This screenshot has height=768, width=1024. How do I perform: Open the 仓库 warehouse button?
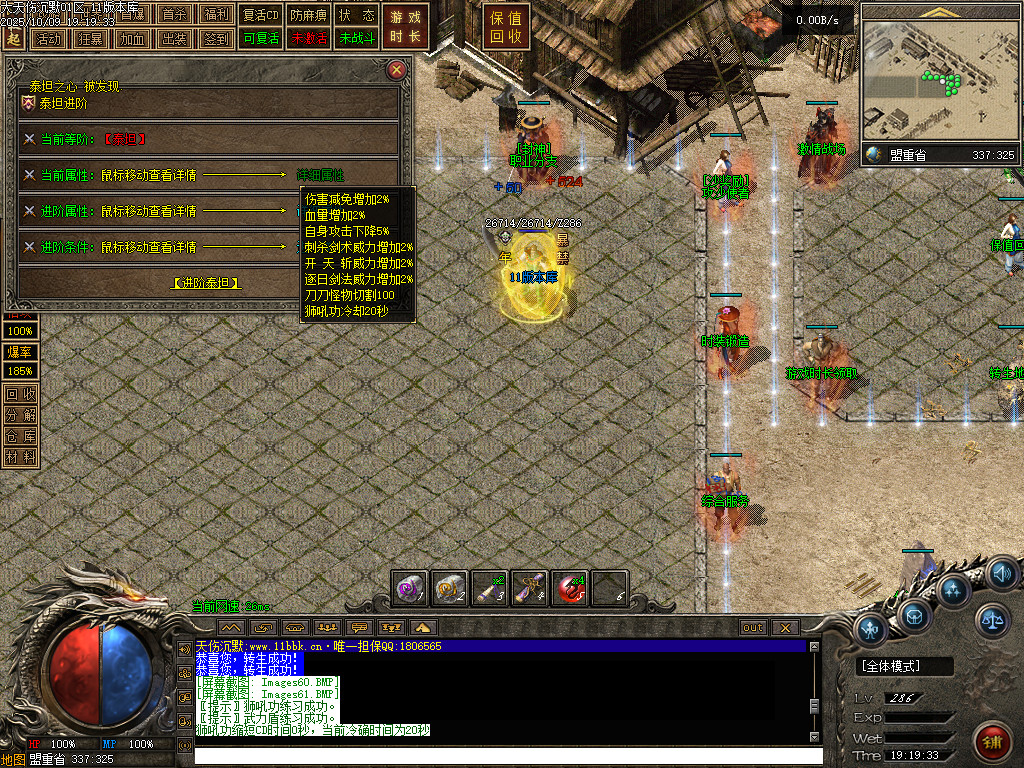tap(21, 436)
